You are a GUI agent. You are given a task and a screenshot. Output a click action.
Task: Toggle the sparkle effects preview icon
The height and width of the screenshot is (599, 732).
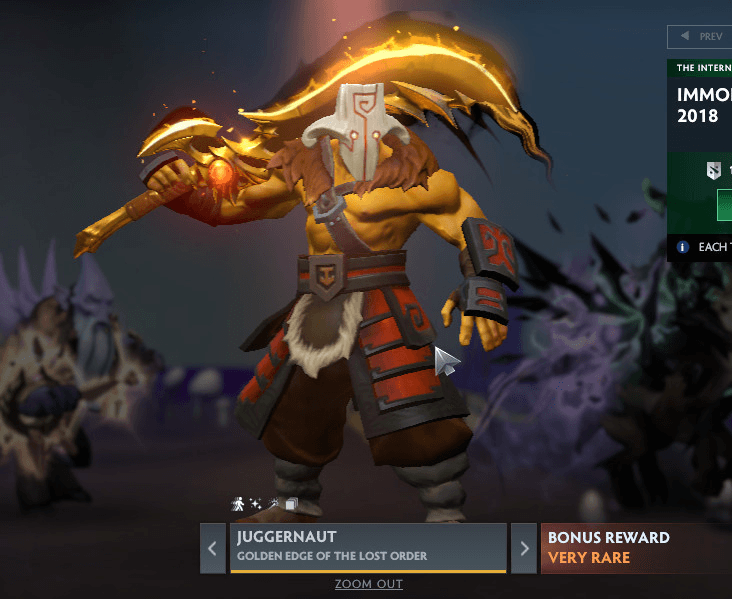point(256,504)
